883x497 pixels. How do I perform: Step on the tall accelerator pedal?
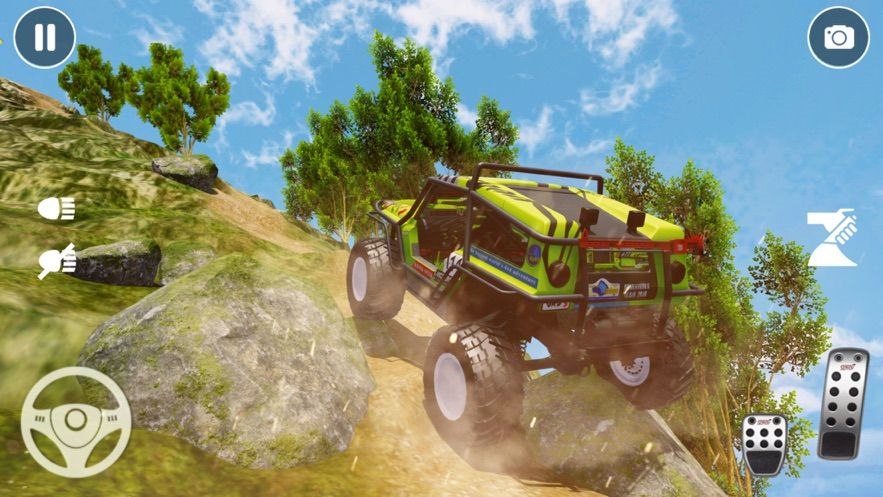(842, 402)
